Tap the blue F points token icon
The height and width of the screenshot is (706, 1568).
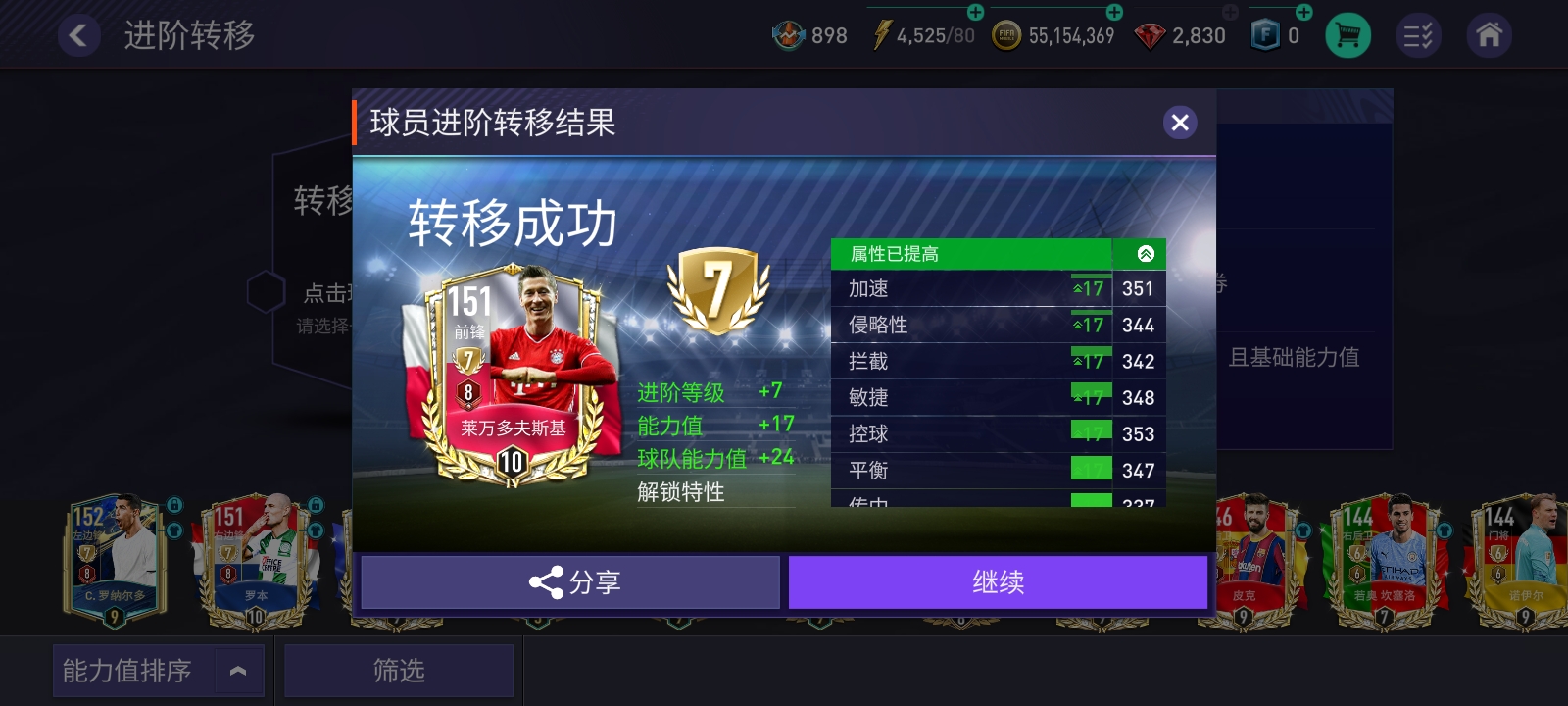[1265, 33]
